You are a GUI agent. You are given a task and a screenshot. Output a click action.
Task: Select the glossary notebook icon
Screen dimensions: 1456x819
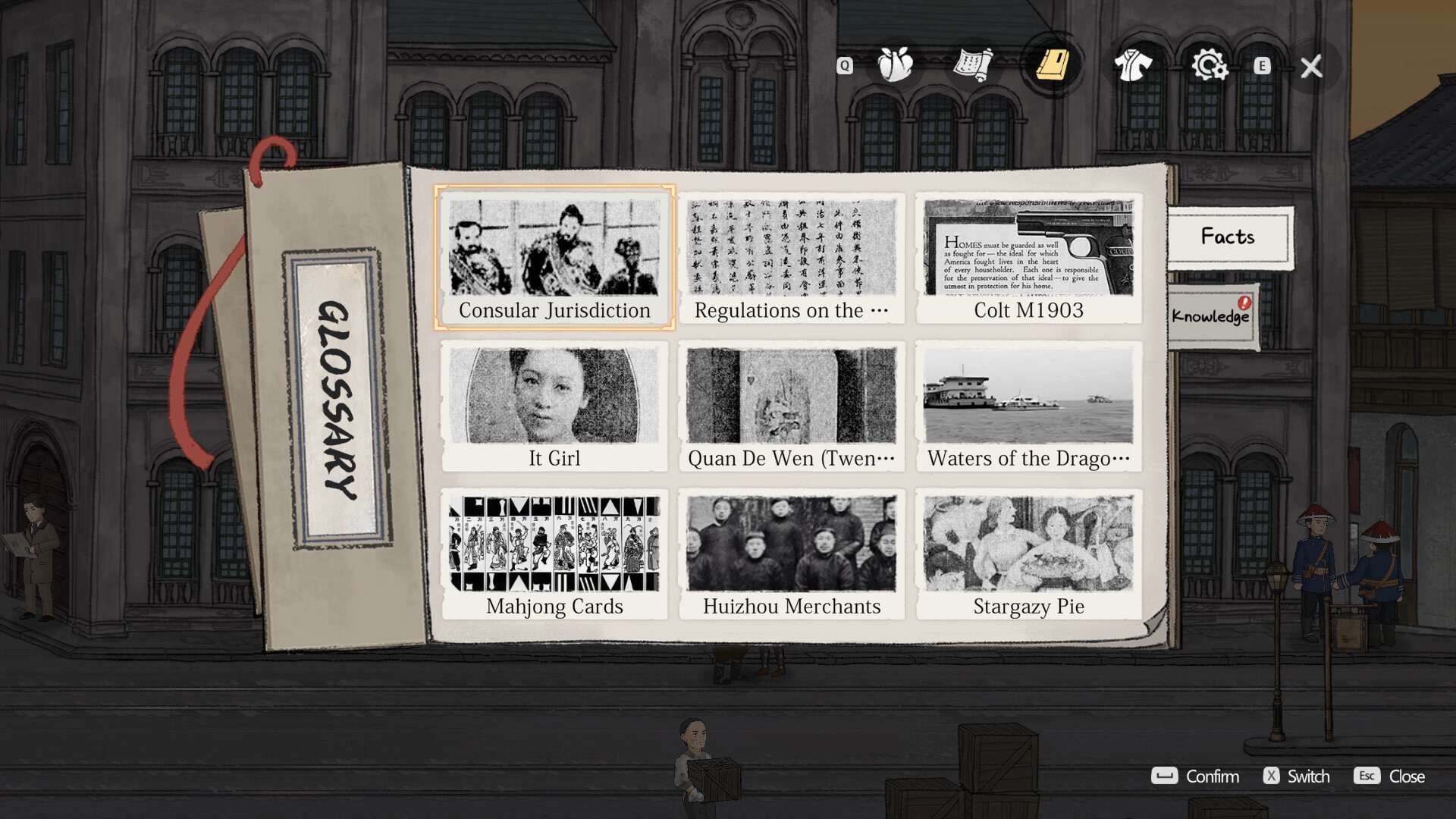1052,65
